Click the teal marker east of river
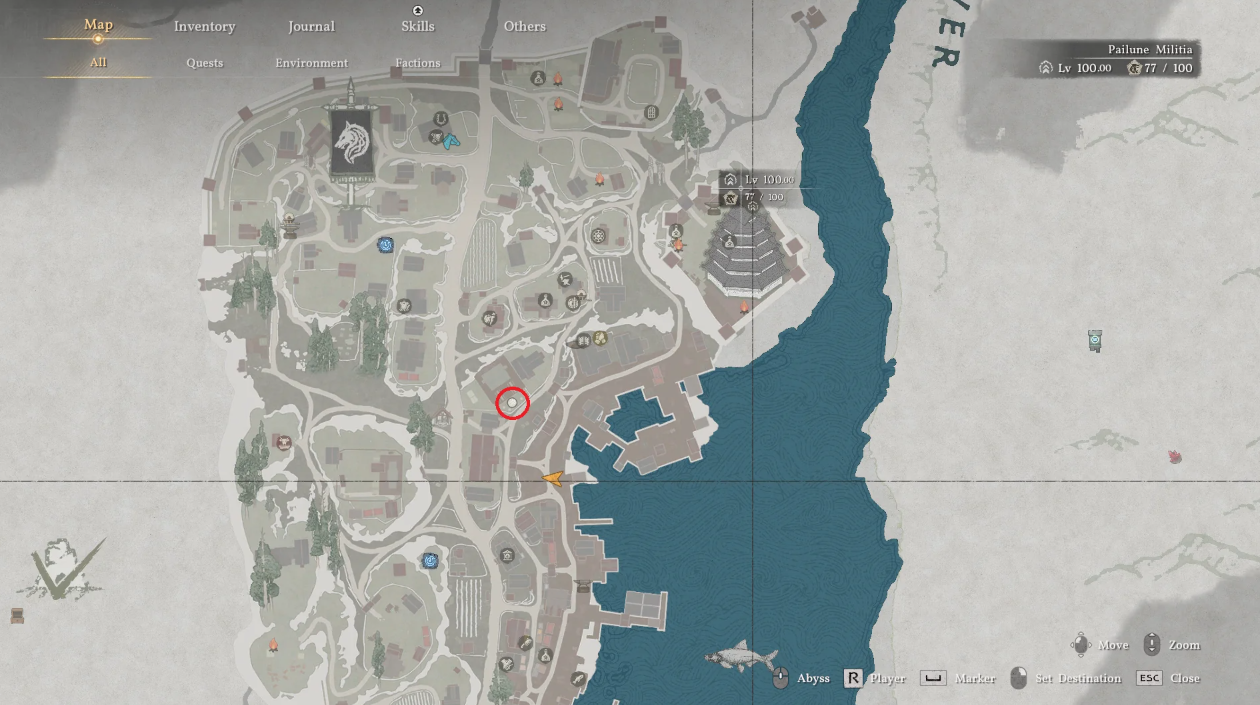 [x=1095, y=341]
